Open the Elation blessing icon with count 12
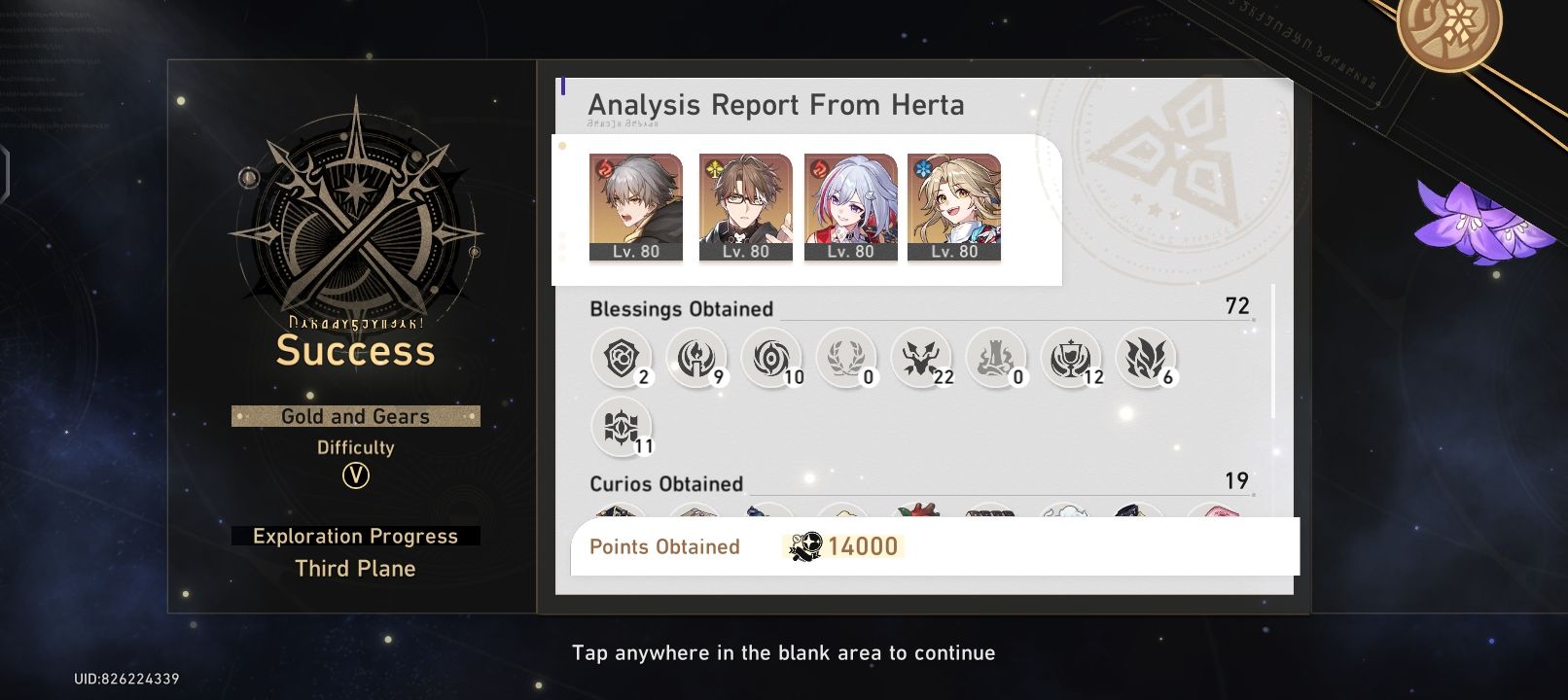This screenshot has width=1568, height=700. [x=1072, y=358]
